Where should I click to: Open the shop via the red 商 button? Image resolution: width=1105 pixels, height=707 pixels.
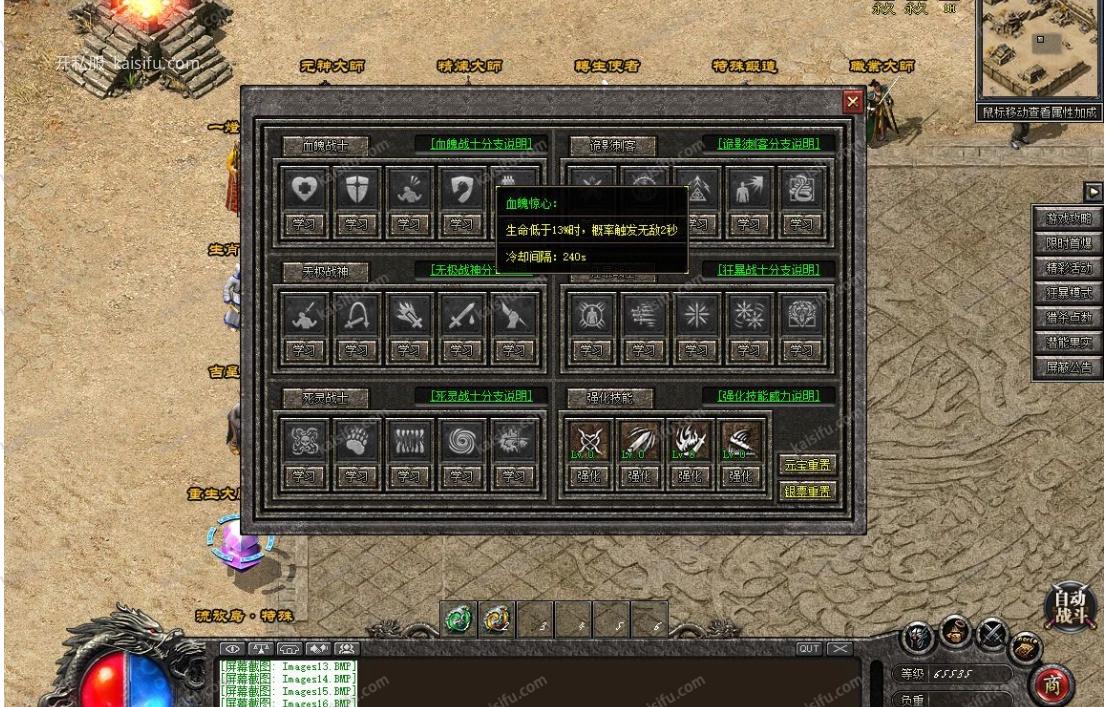tap(1057, 685)
